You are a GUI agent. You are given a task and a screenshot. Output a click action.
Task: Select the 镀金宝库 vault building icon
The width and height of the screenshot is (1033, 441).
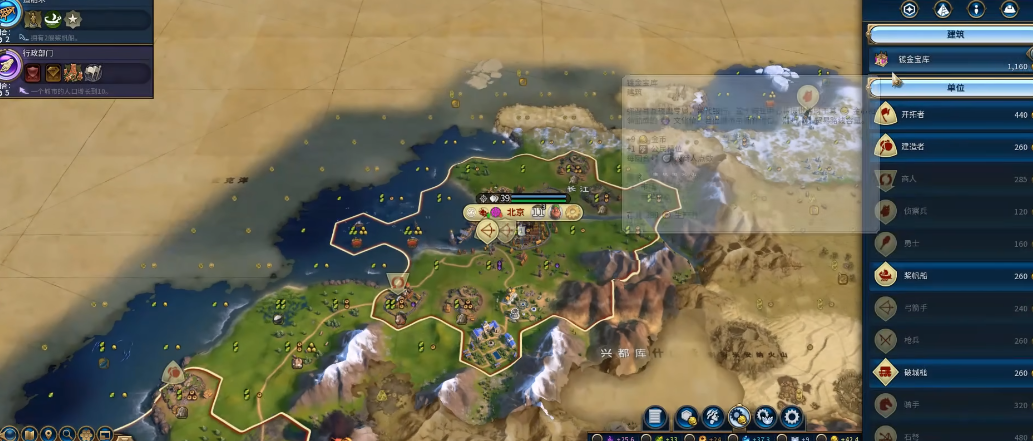coord(882,61)
